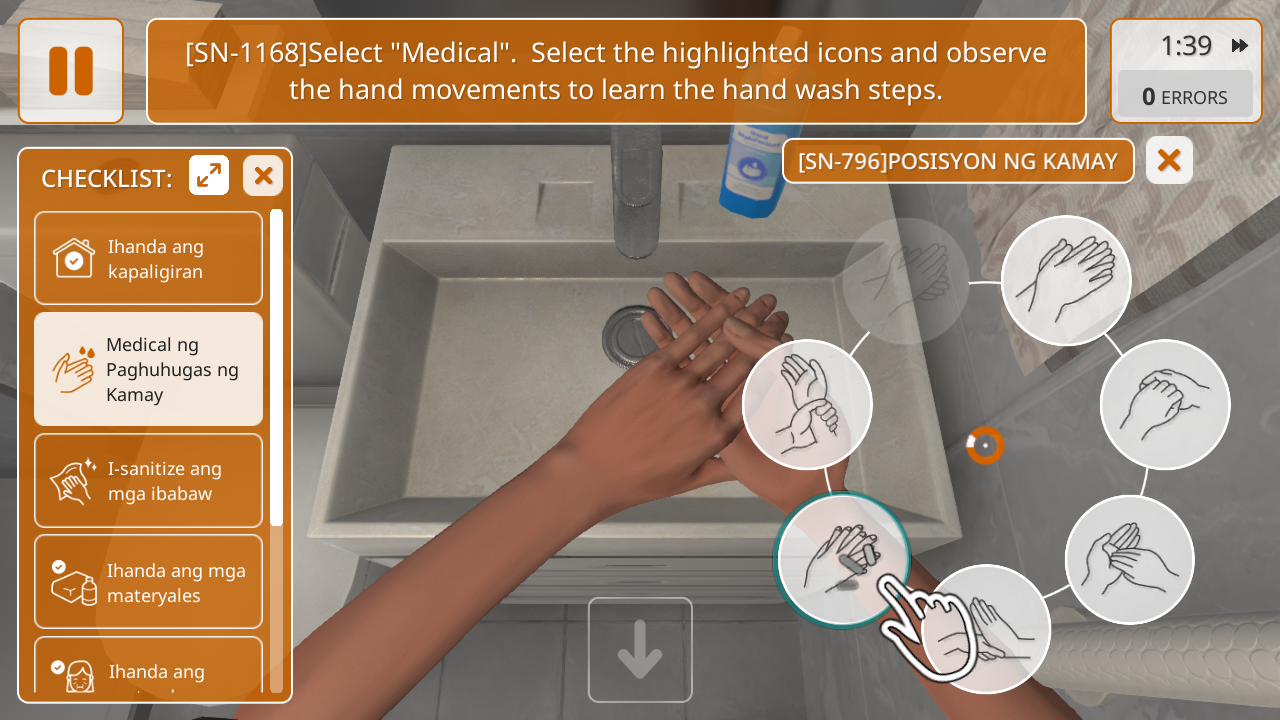The image size is (1280, 720).
Task: Select "Ihanda ang kapaligiran" checklist item
Action: tap(148, 258)
